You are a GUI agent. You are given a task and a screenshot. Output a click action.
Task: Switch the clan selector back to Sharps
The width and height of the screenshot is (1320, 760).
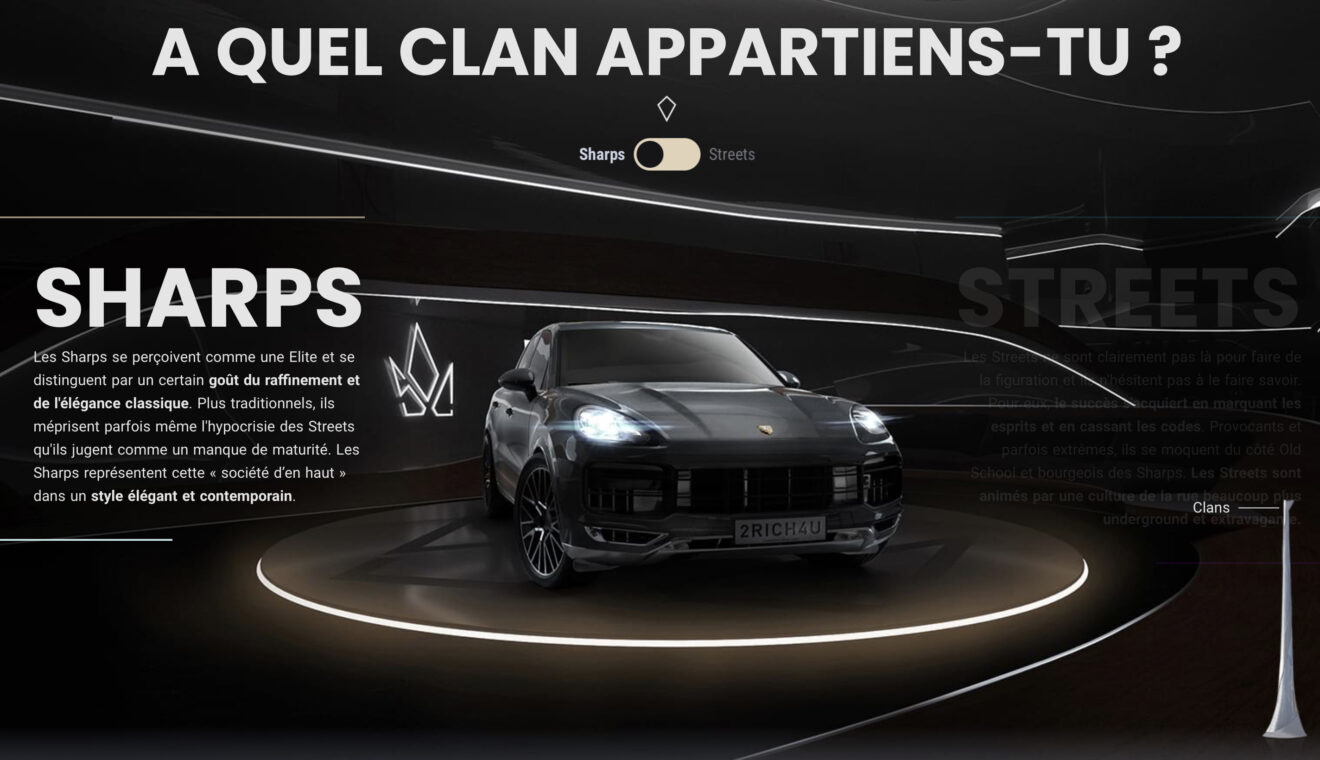(648, 154)
